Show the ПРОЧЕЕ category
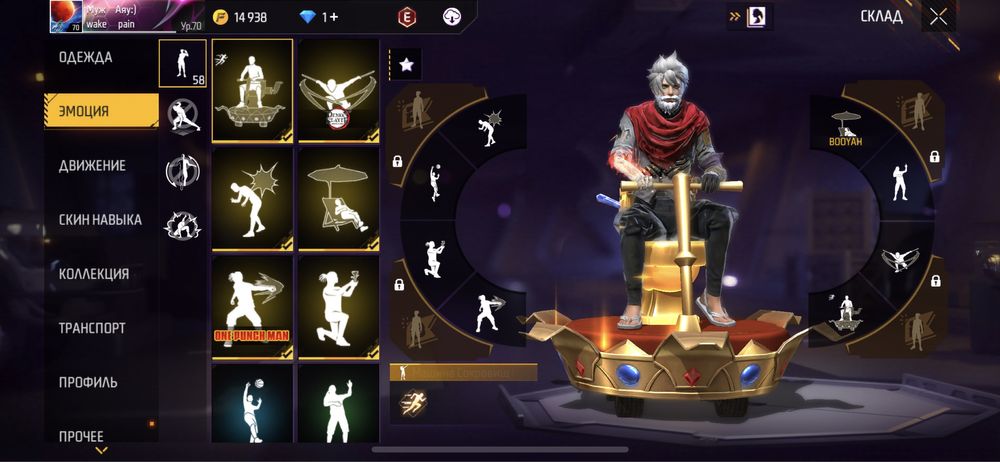The width and height of the screenshot is (1000, 462). click(x=81, y=435)
